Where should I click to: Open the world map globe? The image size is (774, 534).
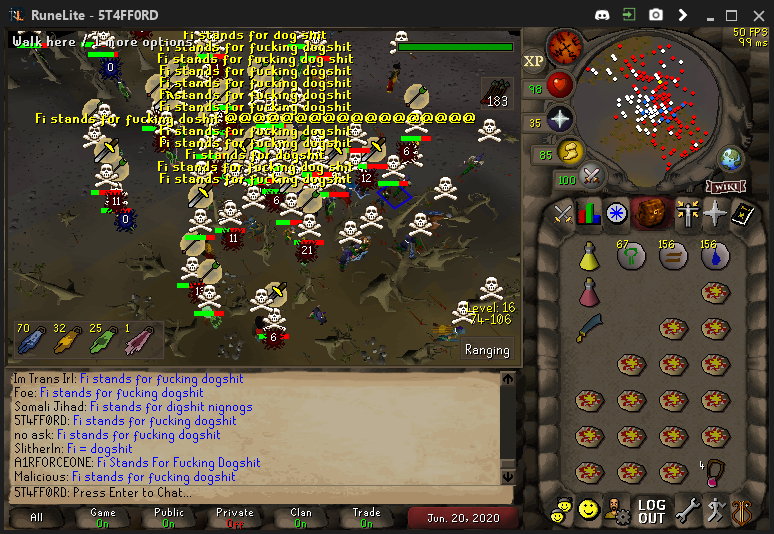tap(732, 158)
